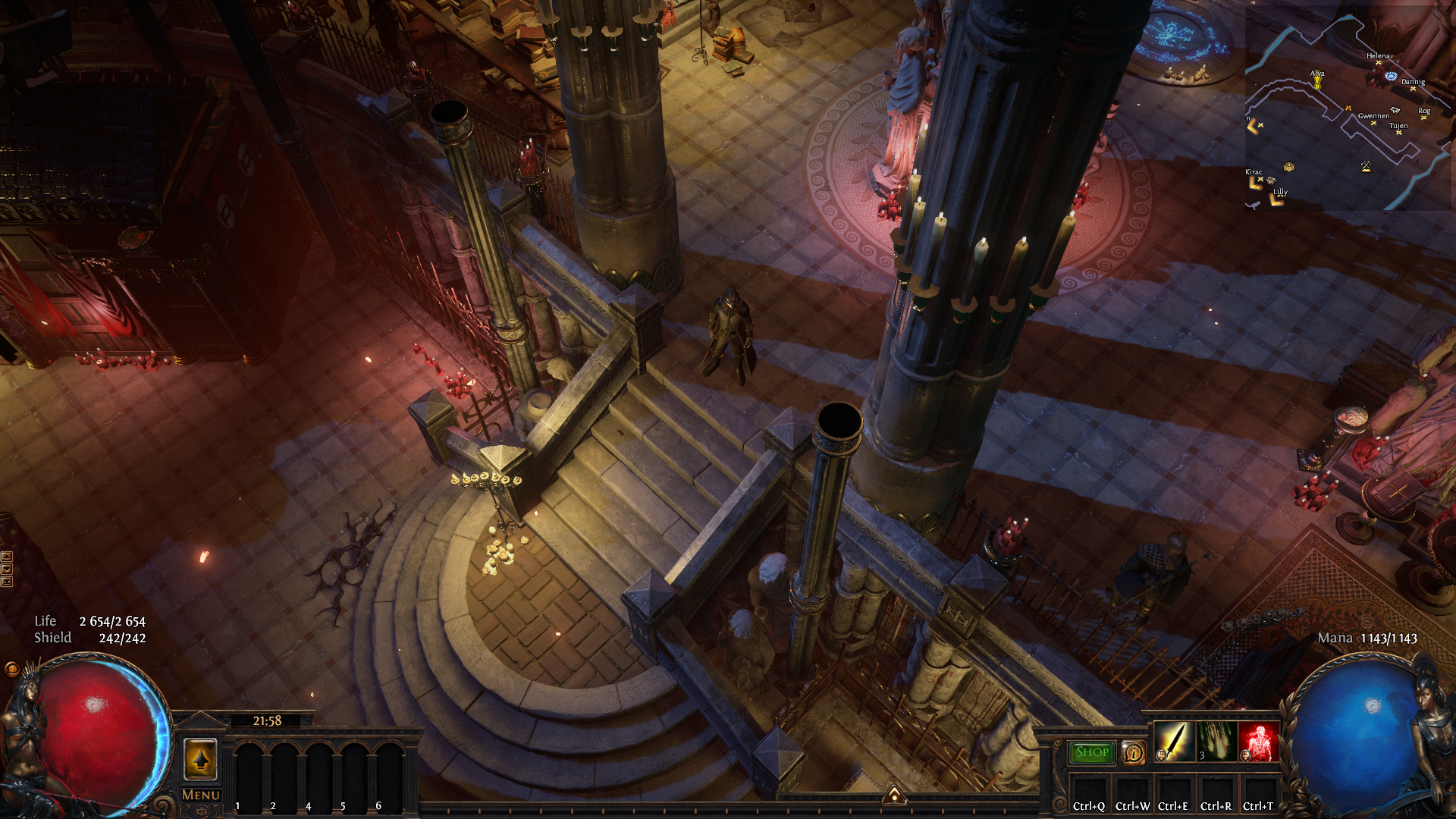Open the green Shop button
The height and width of the screenshot is (819, 1456).
click(1091, 752)
